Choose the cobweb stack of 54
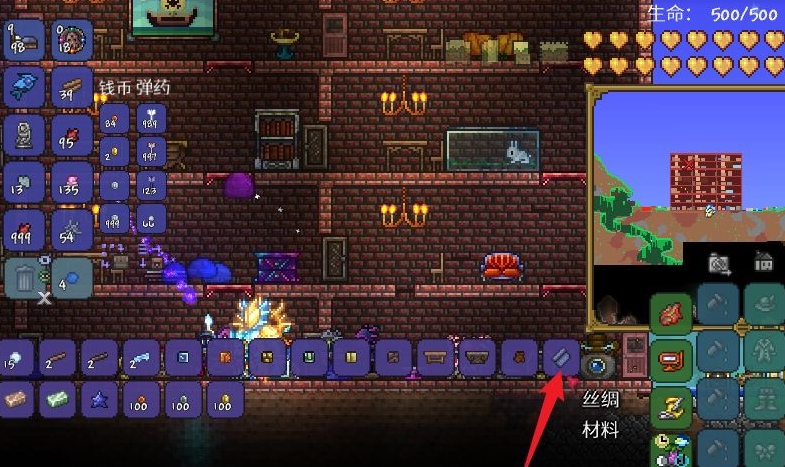This screenshot has height=467, width=785. pyautogui.click(x=71, y=229)
